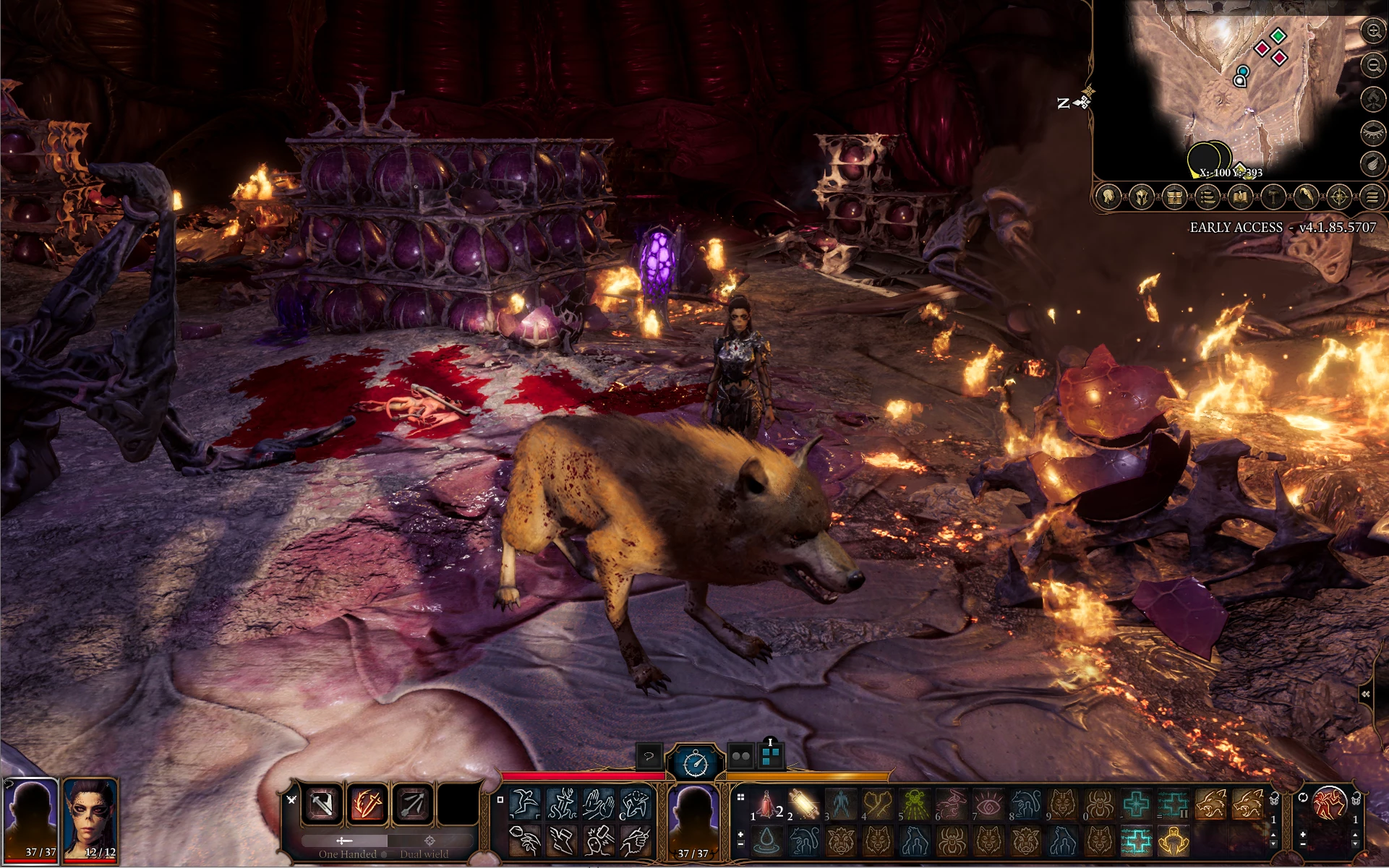The height and width of the screenshot is (868, 1389).
Task: Select the ranged arrow attack icon
Action: point(413,804)
